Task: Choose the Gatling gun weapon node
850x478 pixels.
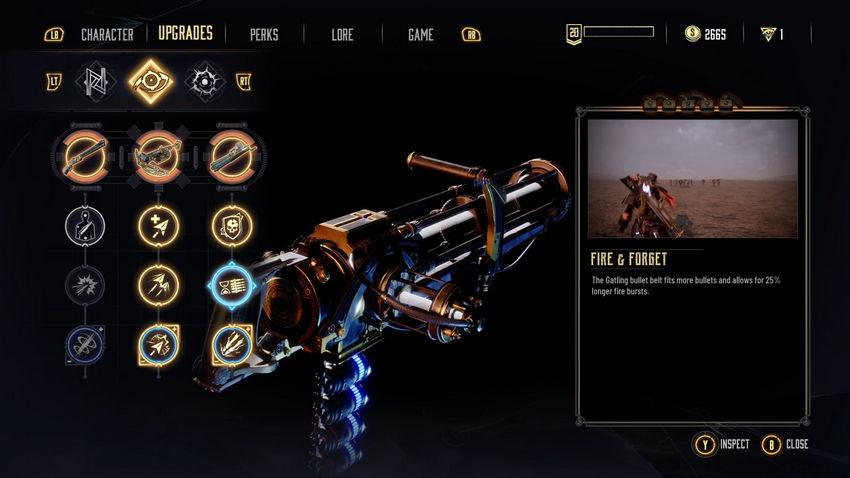Action: [x=232, y=156]
